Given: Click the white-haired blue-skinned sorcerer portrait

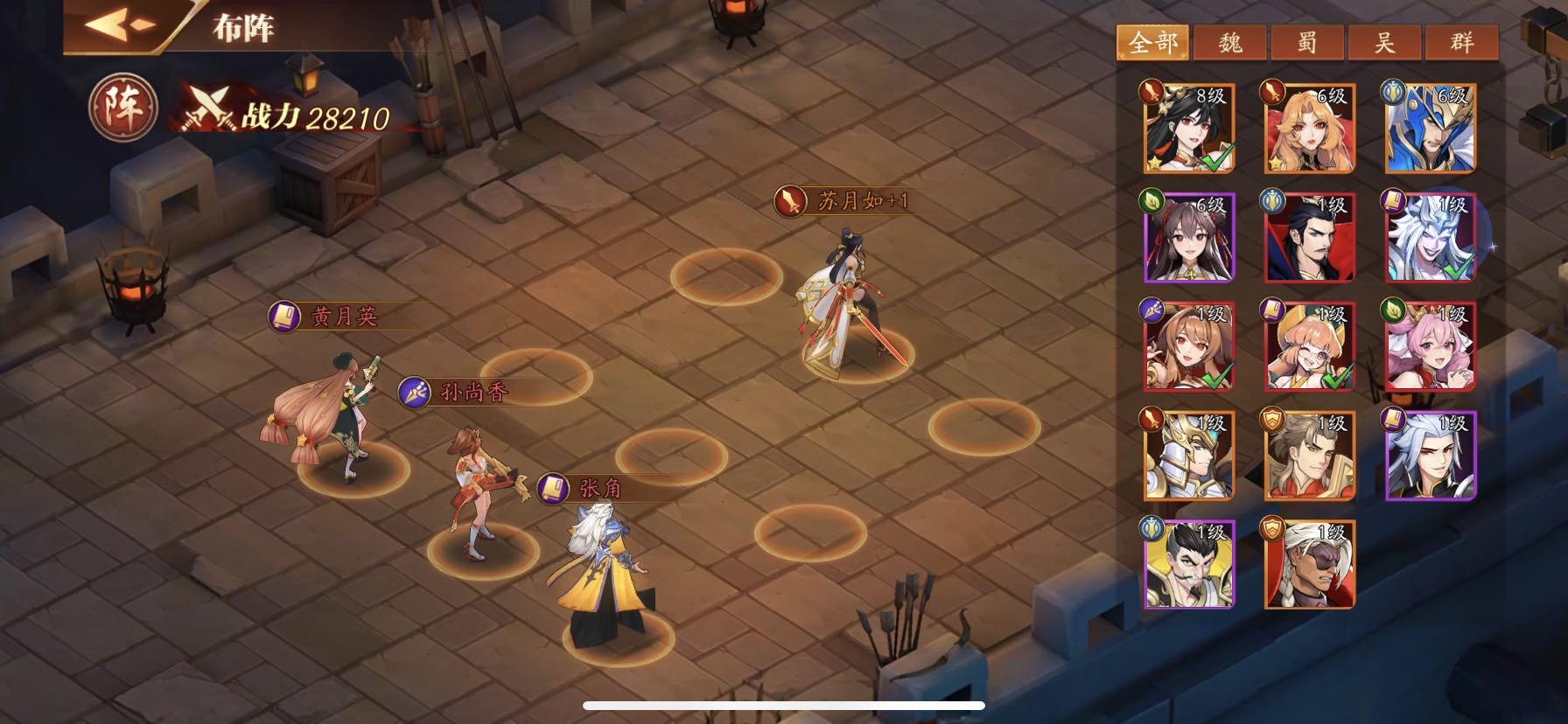Looking at the screenshot, I should point(1431,238).
